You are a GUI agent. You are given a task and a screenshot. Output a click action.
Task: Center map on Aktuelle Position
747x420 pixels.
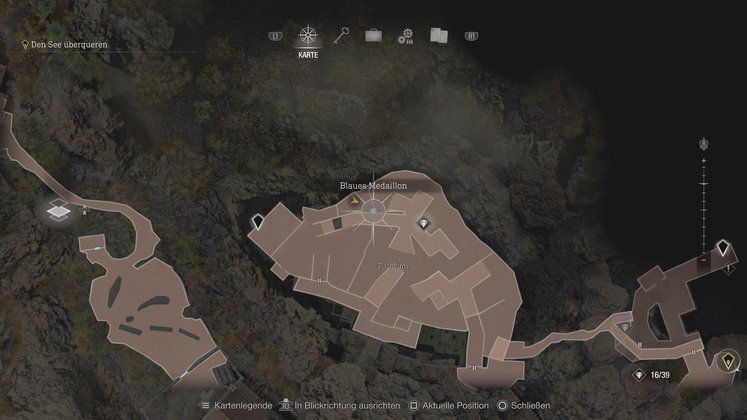click(x=450, y=406)
